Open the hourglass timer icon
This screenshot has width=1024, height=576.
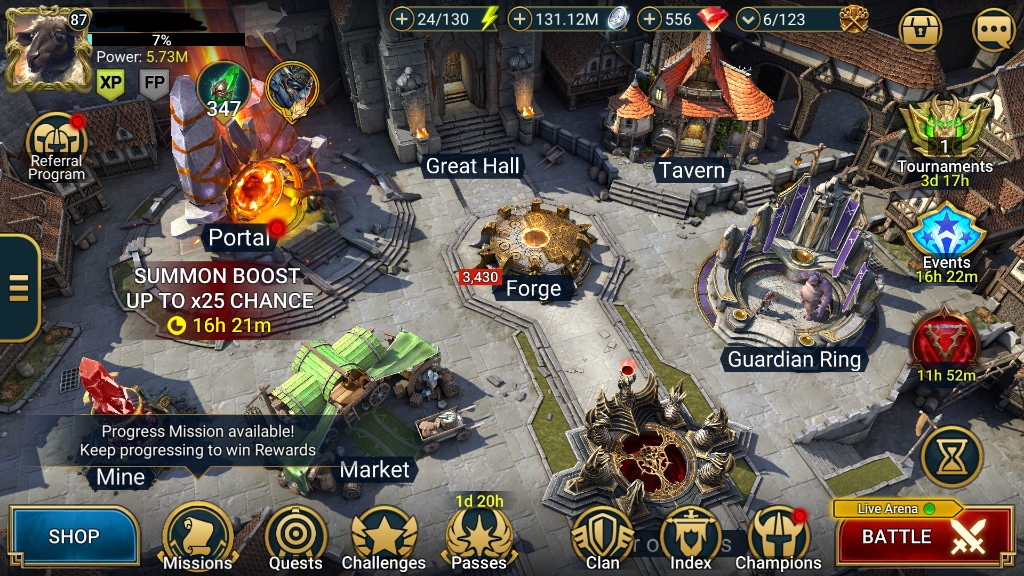click(x=952, y=456)
